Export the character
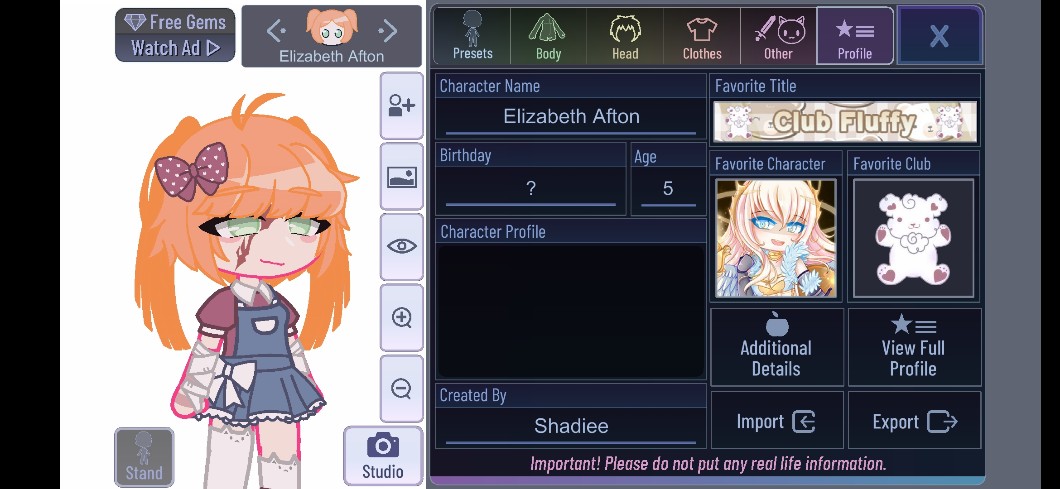The width and height of the screenshot is (1060, 489). (x=913, y=421)
